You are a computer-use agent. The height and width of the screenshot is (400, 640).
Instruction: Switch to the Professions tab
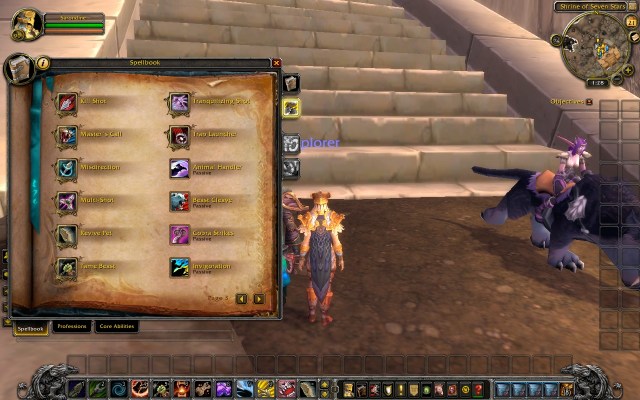[71, 326]
